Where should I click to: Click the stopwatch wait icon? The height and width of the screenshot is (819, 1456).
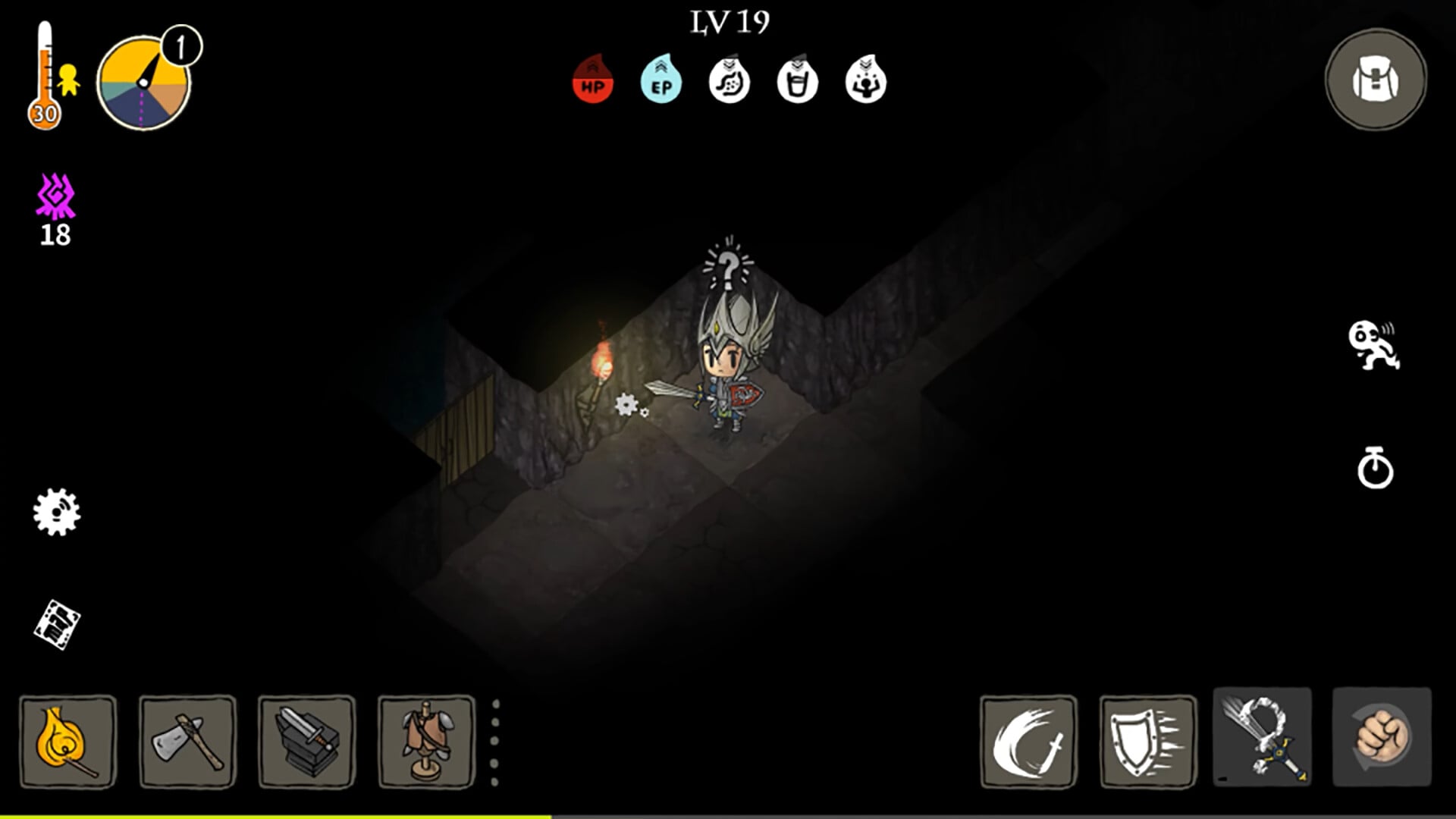coord(1375,468)
